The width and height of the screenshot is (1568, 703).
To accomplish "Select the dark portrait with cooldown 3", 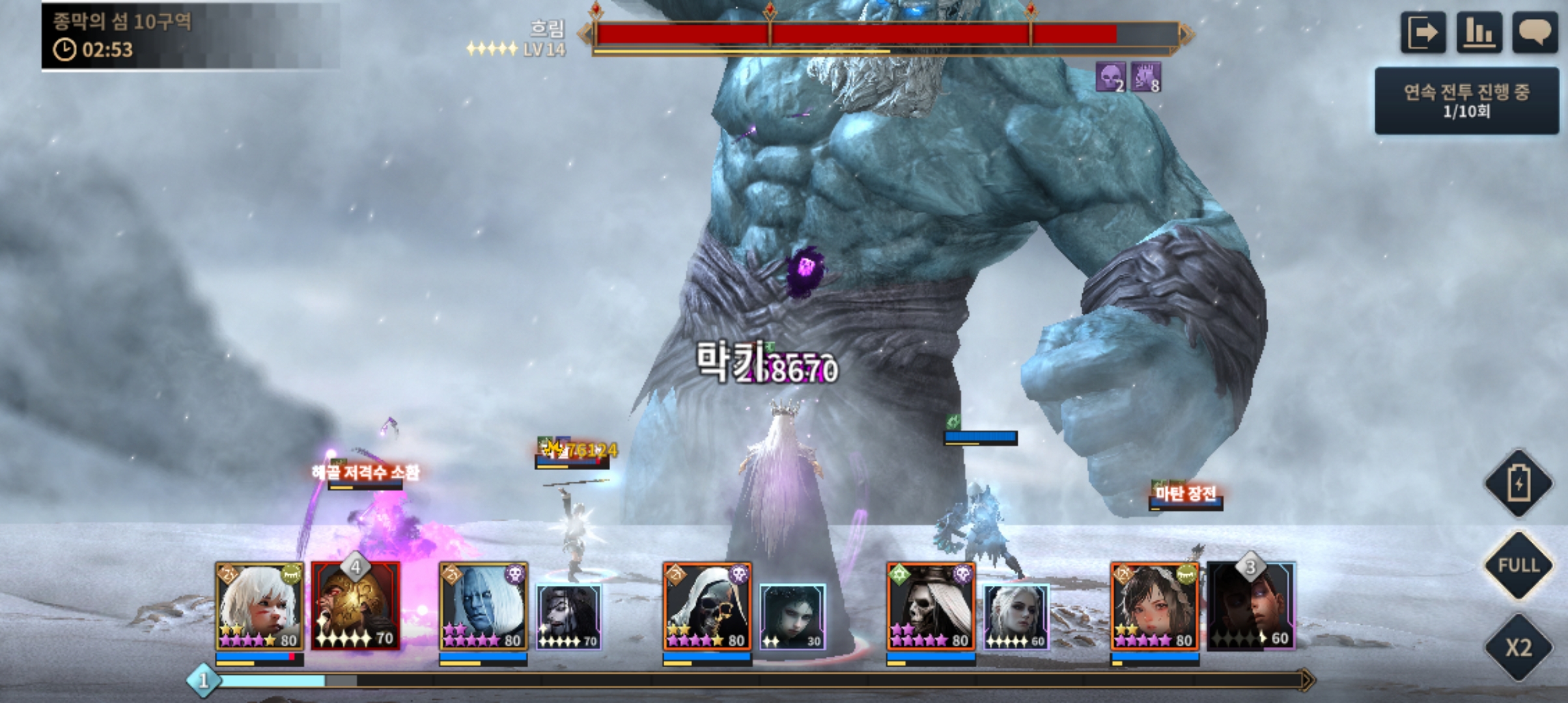I will (x=1251, y=606).
